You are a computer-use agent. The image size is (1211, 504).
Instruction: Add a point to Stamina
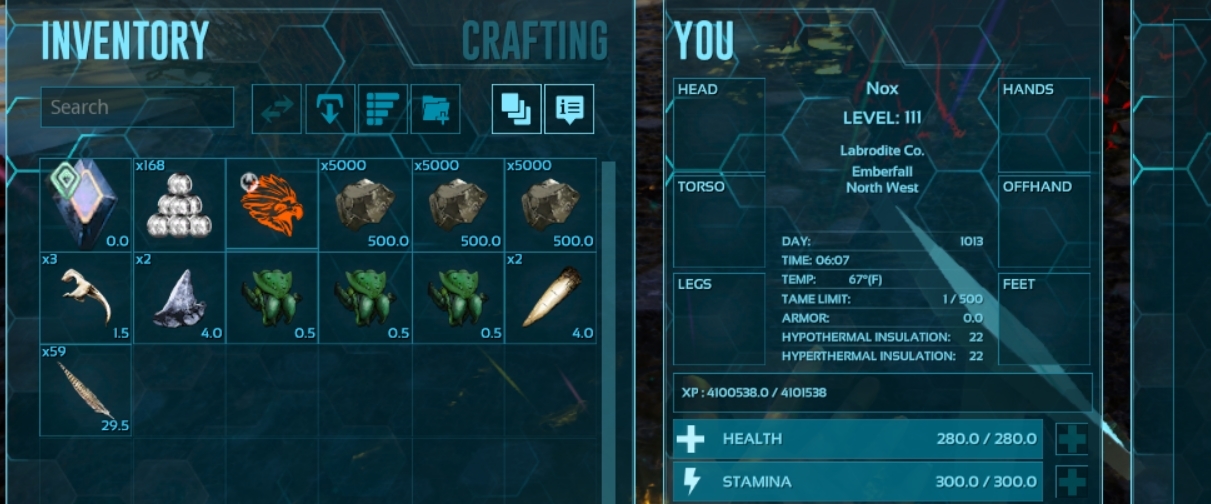1072,482
